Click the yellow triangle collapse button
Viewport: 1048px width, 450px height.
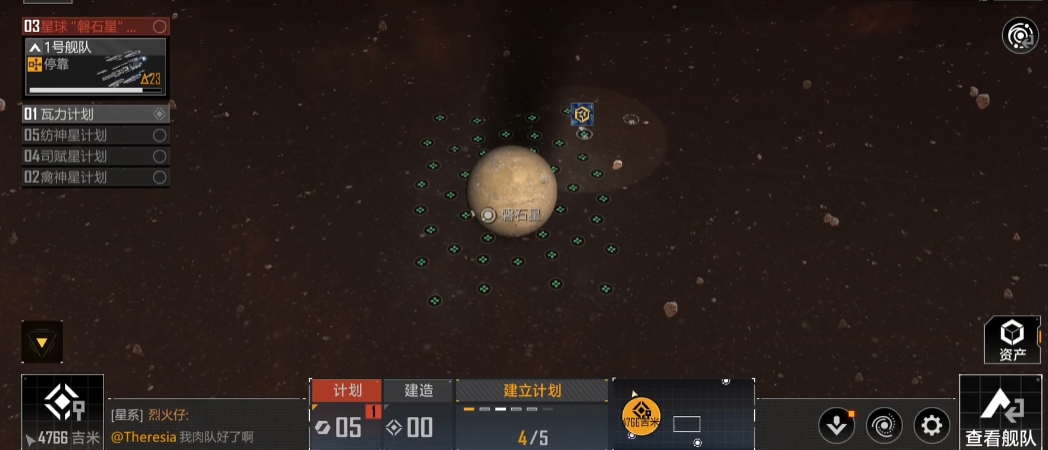[42, 342]
